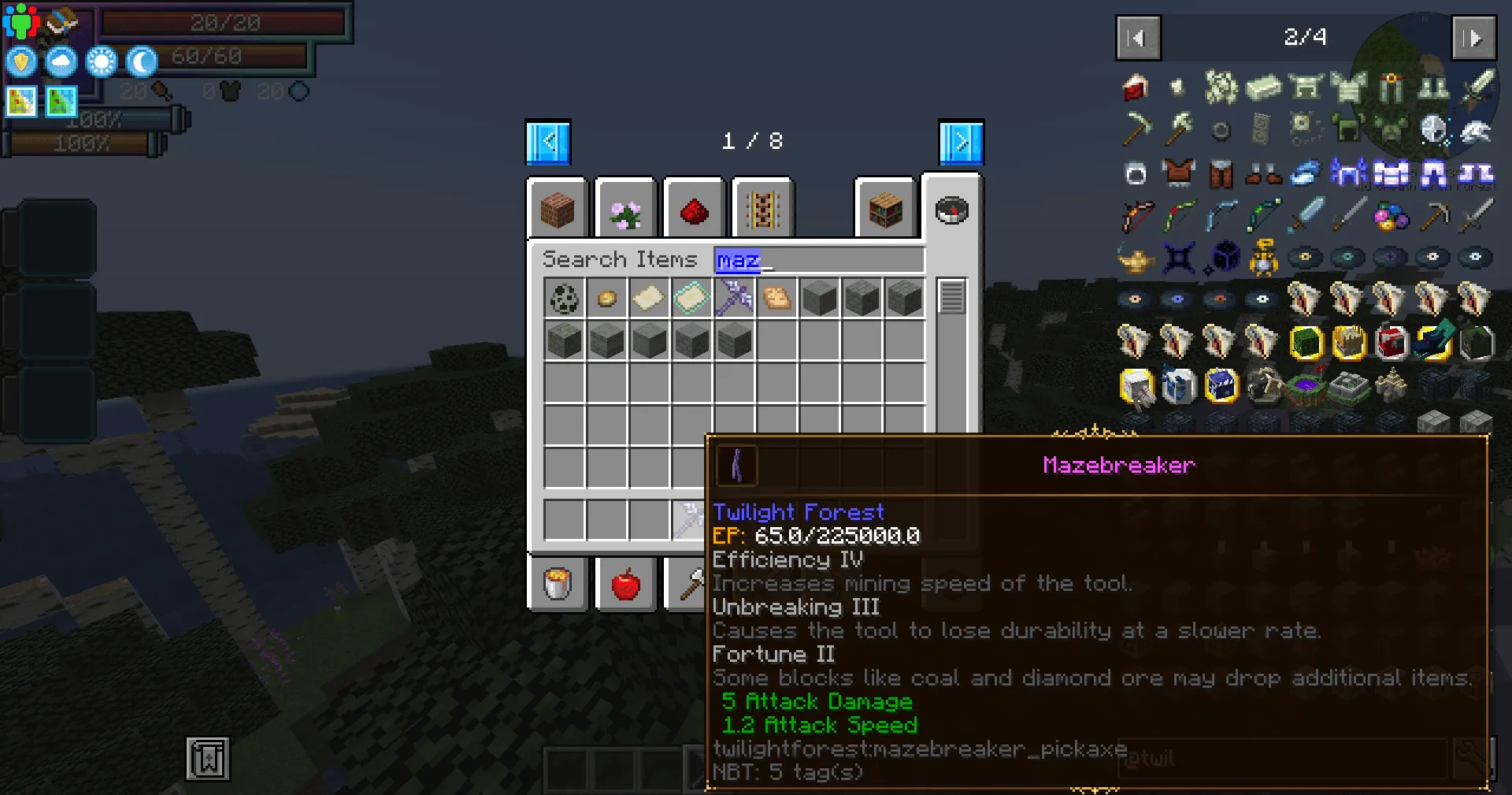Click the quest book icon at bottom-left
Viewport: 1512px width, 795px height.
pyautogui.click(x=206, y=760)
